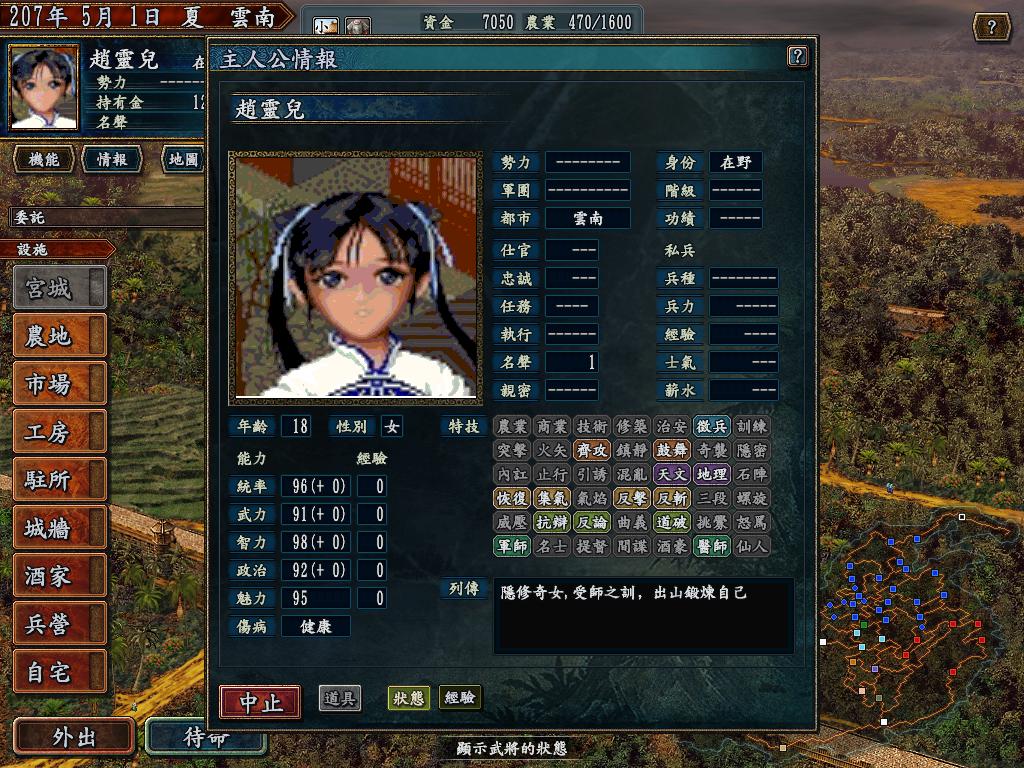Screen dimensions: 1024x768
Task: Visit the 酒家 tavern
Action: click(59, 576)
